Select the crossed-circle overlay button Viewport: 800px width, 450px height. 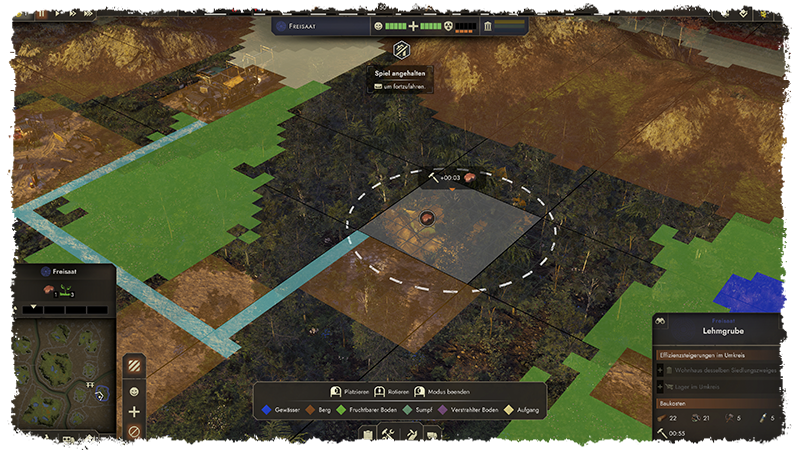[134, 433]
